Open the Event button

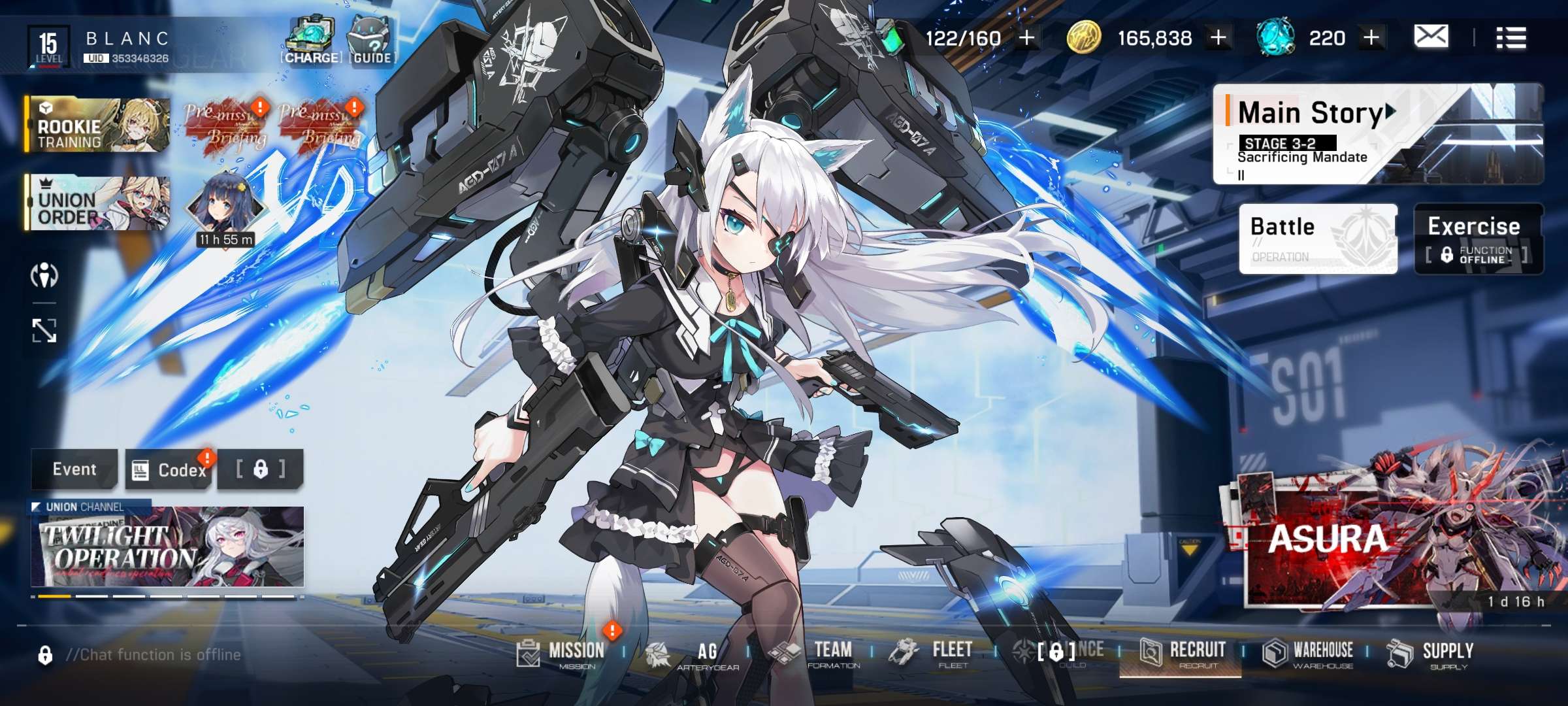pos(74,469)
